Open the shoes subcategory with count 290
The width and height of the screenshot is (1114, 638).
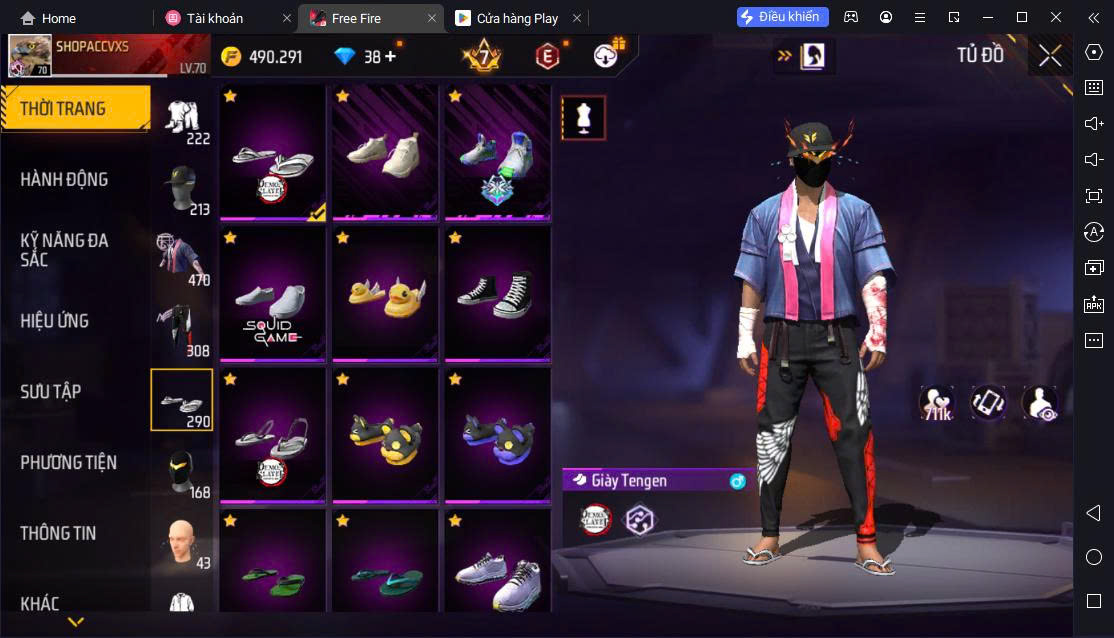tap(182, 399)
